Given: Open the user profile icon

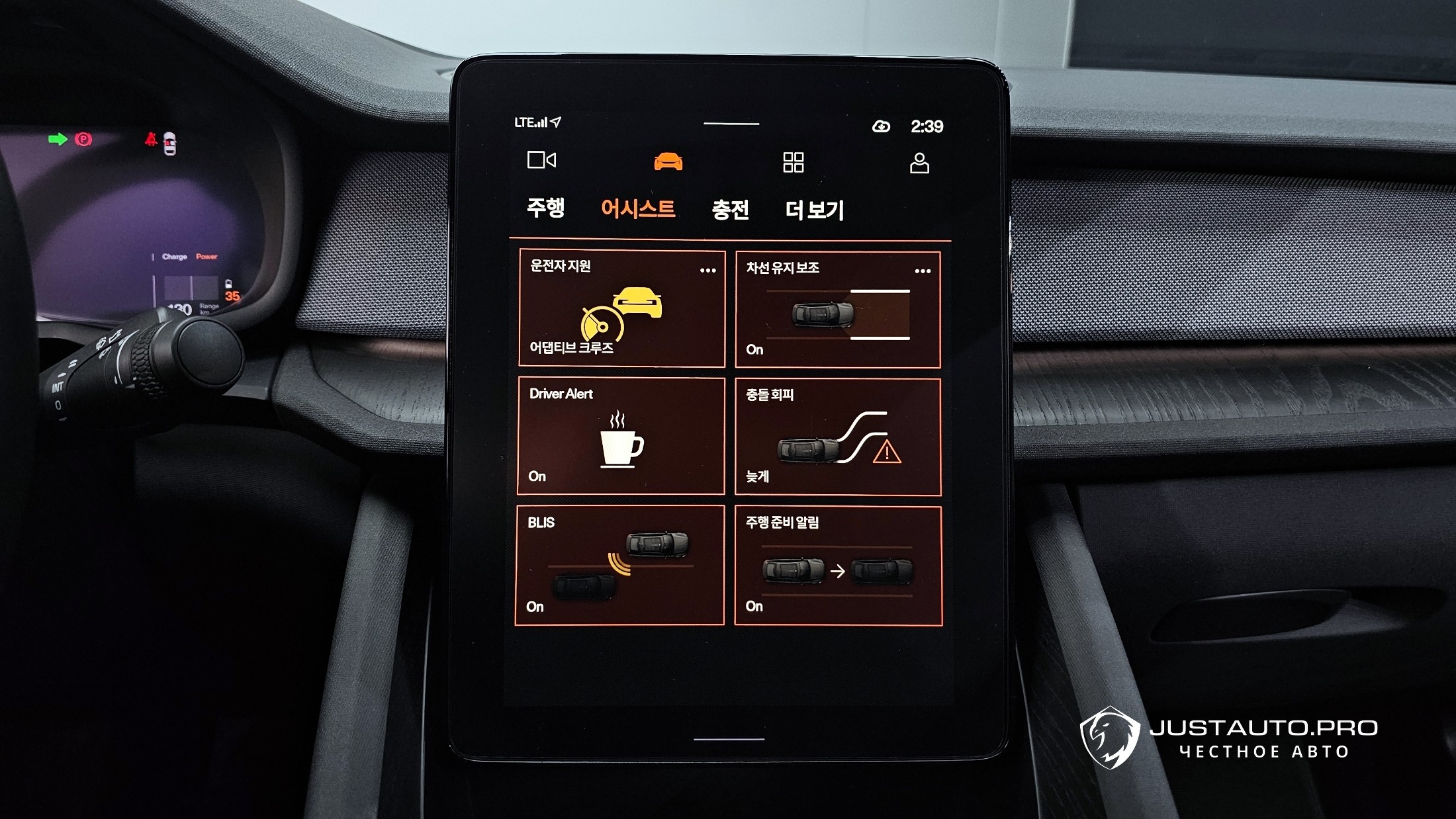Looking at the screenshot, I should 919,163.
